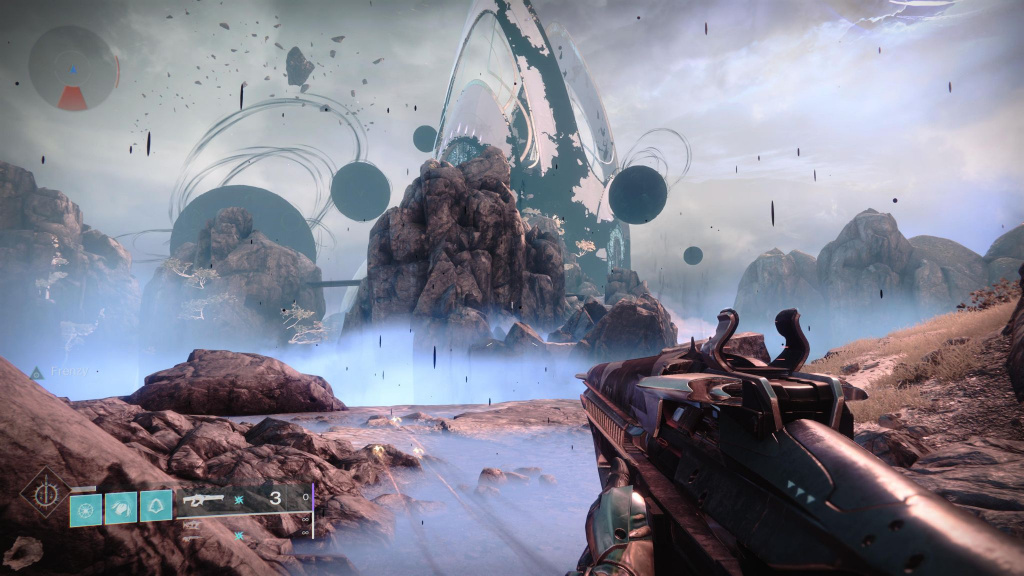Trigger the melee hand ability icon
This screenshot has width=1024, height=576.
[x=121, y=508]
